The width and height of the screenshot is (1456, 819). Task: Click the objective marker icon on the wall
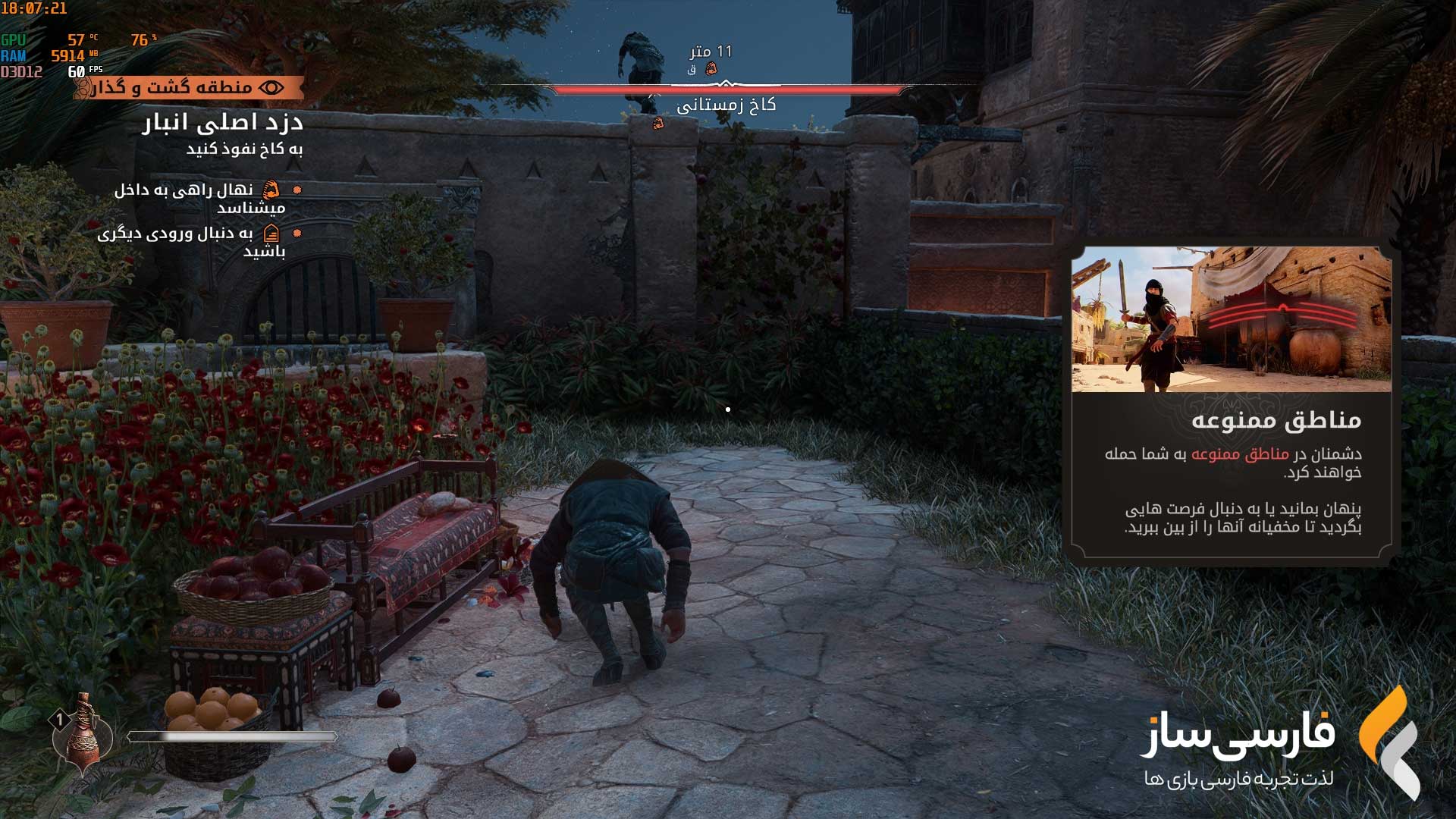(x=658, y=124)
